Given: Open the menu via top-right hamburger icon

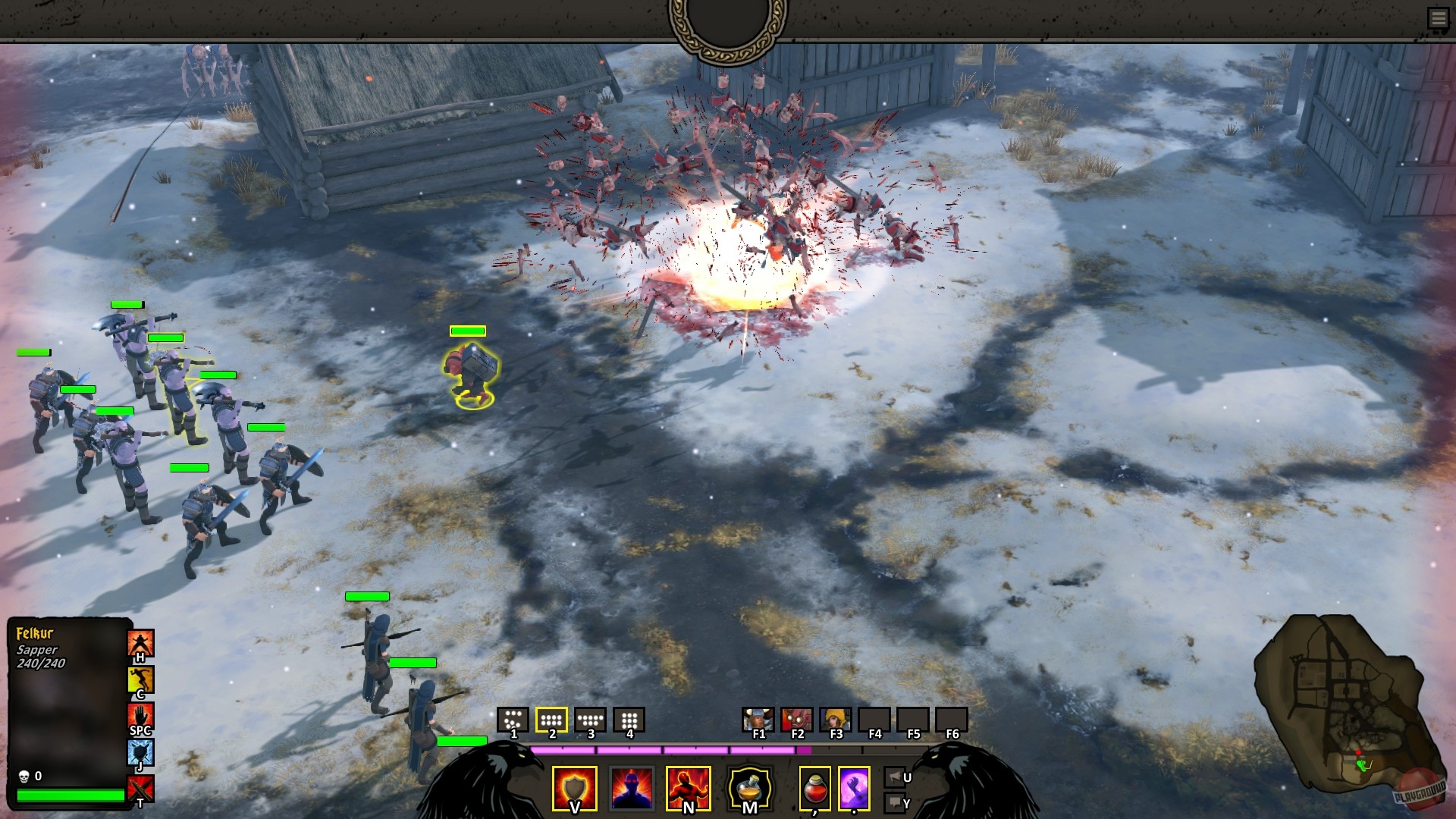Looking at the screenshot, I should [x=1439, y=17].
